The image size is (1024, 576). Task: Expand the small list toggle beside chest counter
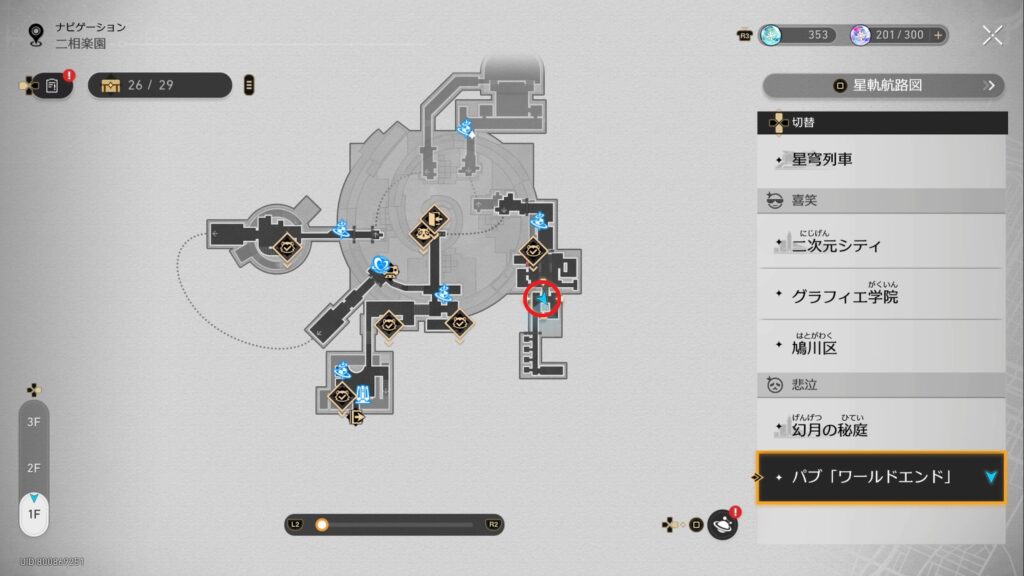249,85
